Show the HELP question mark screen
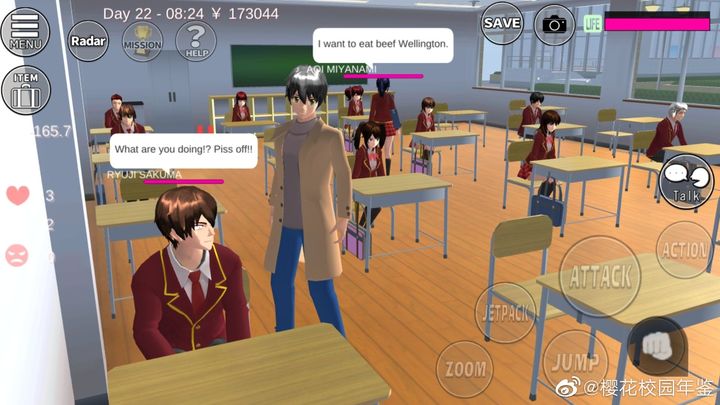The width and height of the screenshot is (720, 405). point(196,41)
